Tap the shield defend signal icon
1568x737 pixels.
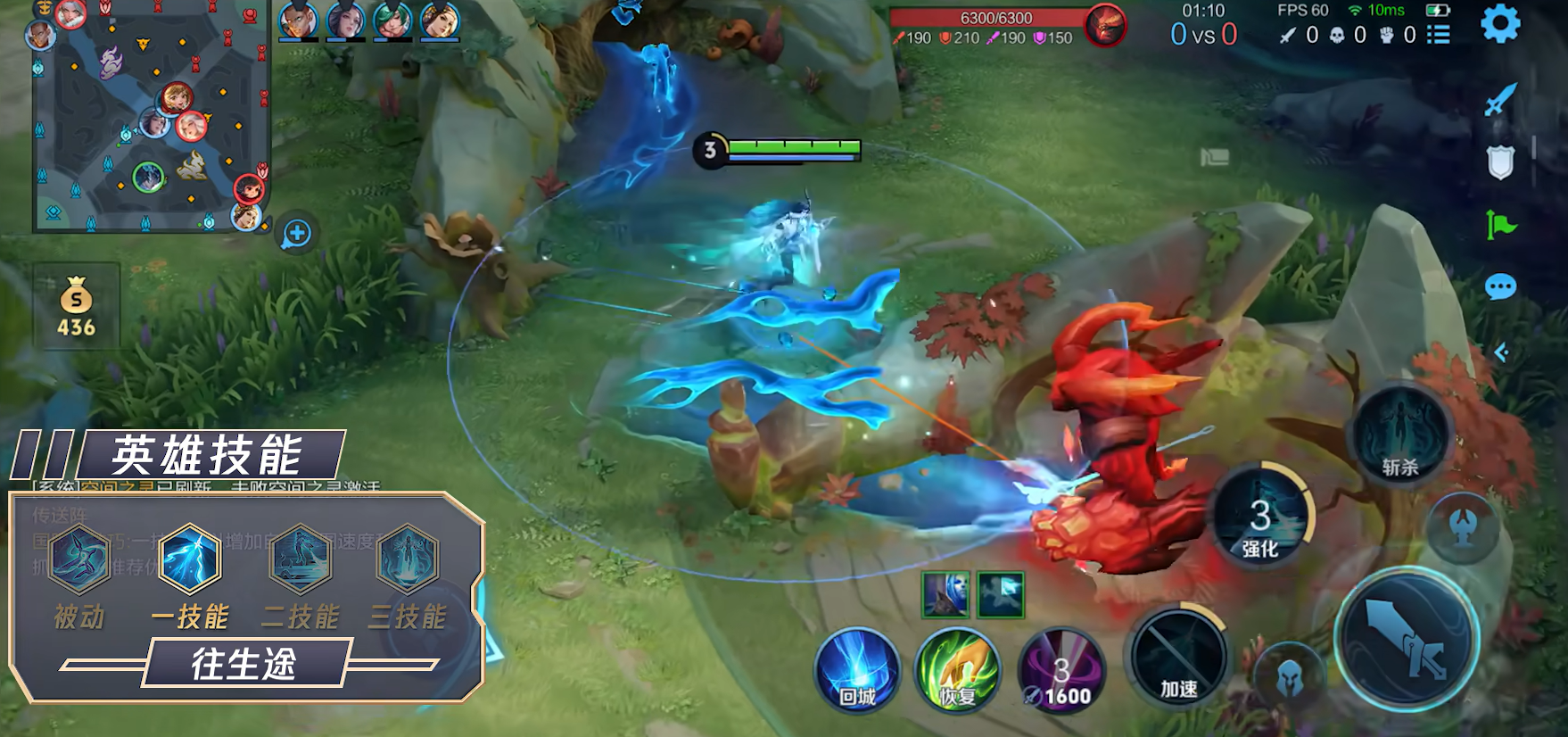coord(1500,162)
